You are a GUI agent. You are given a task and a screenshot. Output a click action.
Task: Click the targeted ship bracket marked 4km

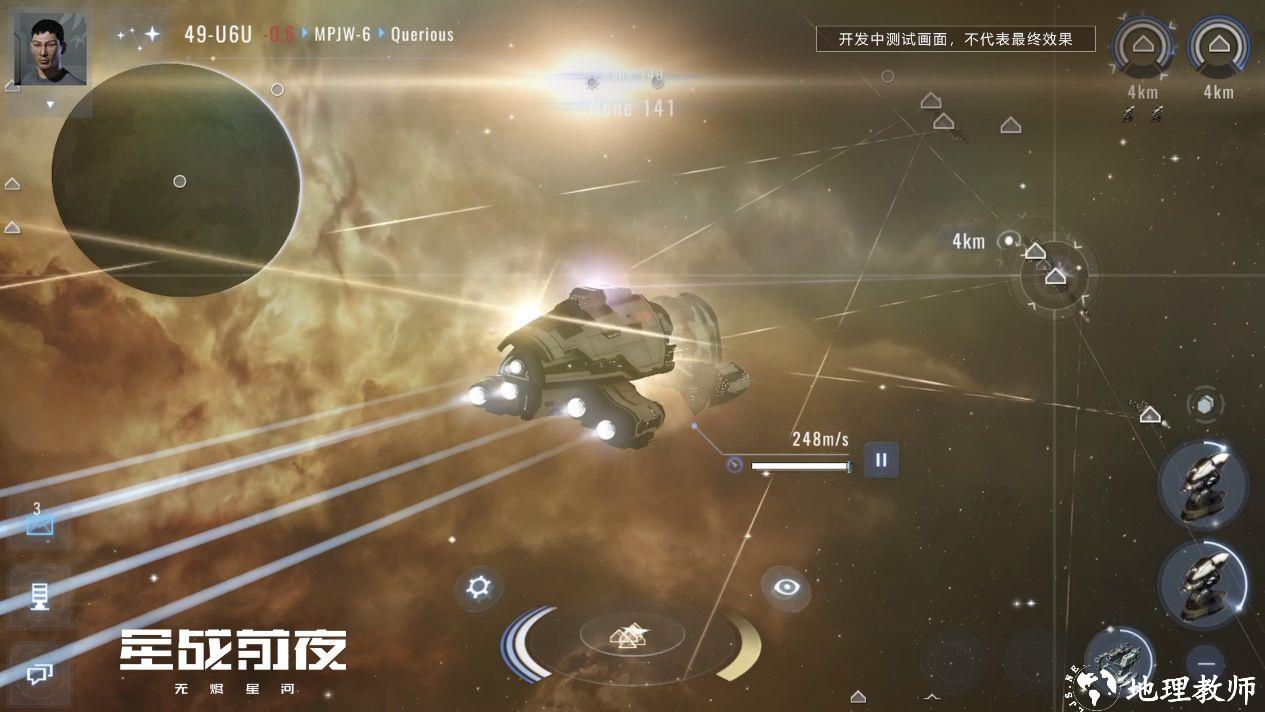pyautogui.click(x=1054, y=272)
